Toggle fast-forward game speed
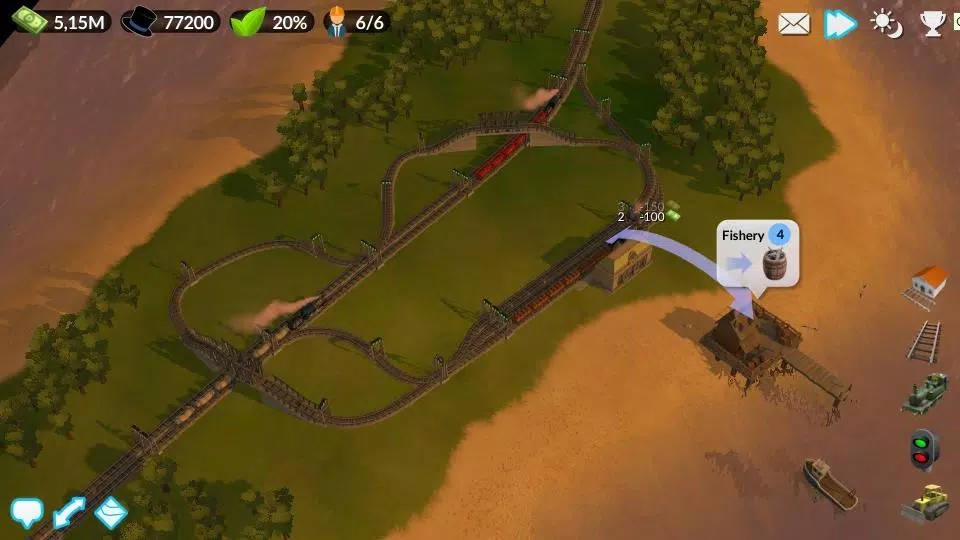The height and width of the screenshot is (540, 960). [x=840, y=23]
